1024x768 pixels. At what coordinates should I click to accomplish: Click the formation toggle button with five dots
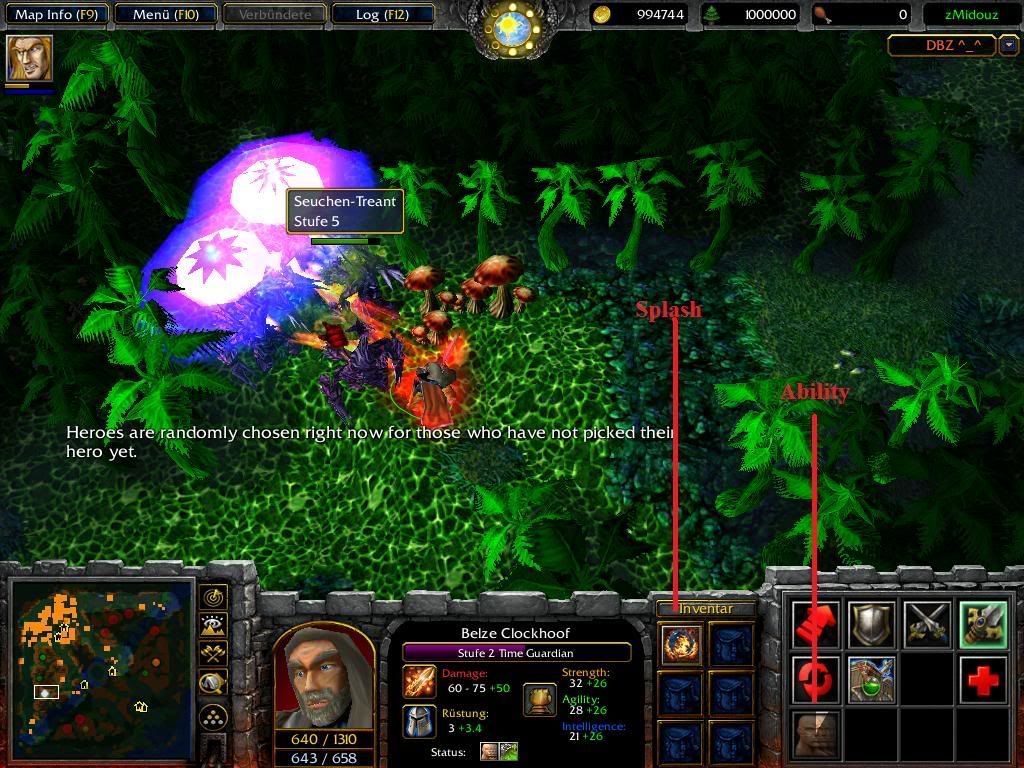[213, 716]
